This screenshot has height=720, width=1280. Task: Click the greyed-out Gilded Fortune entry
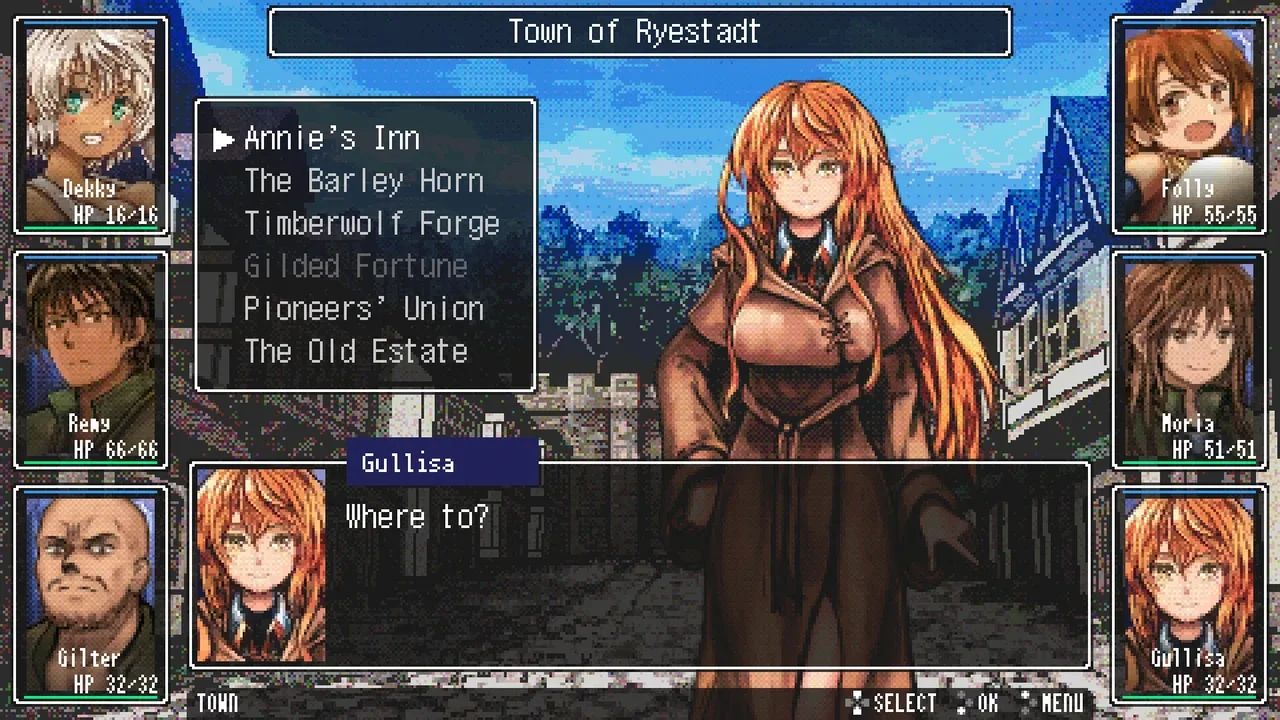click(x=356, y=267)
